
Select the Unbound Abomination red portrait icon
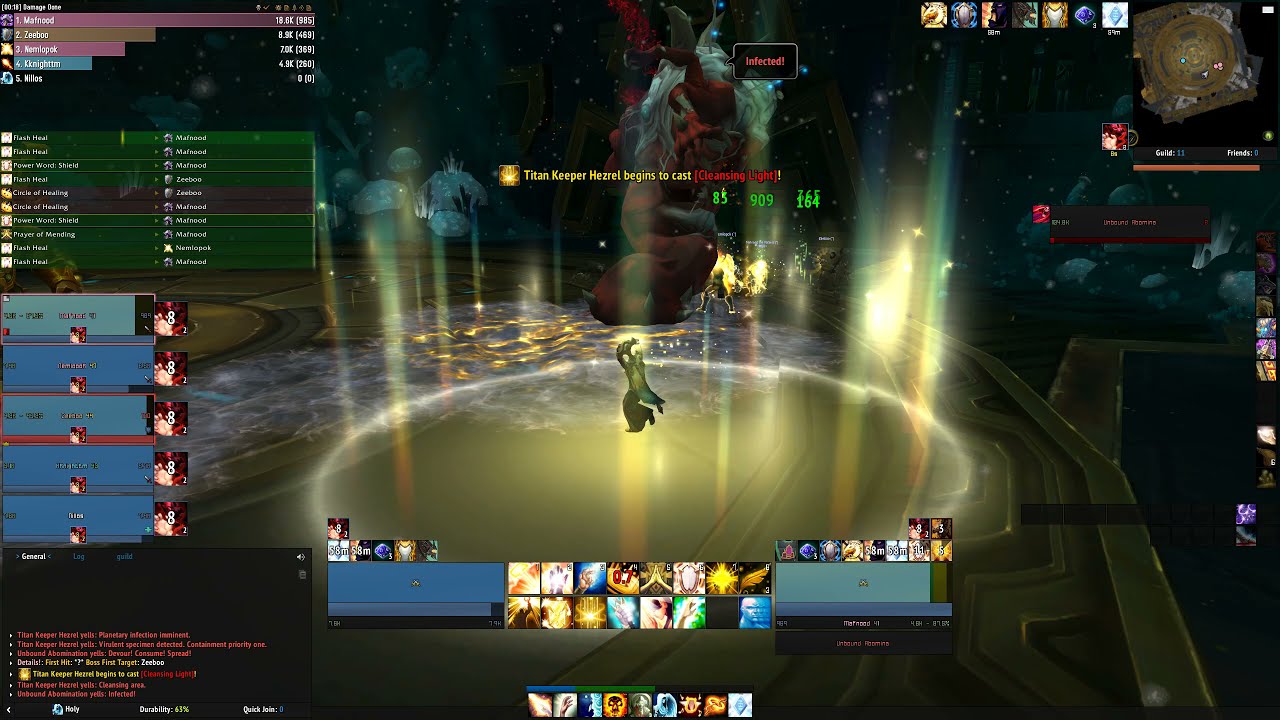[x=1041, y=215]
